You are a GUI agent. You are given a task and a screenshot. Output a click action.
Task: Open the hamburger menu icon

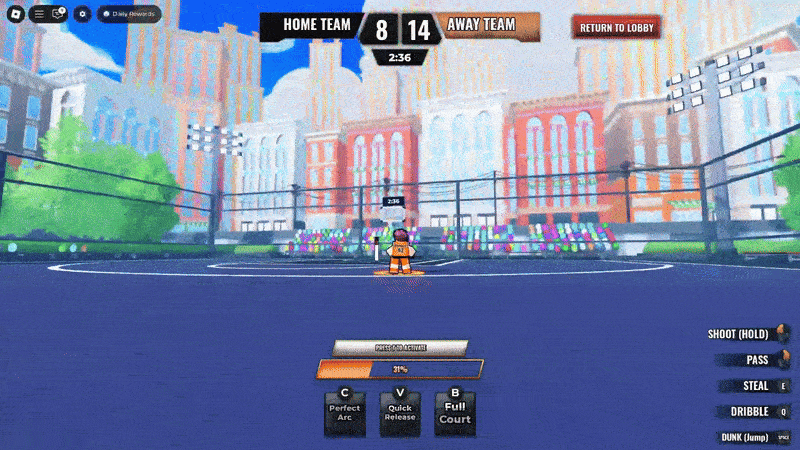(39, 14)
